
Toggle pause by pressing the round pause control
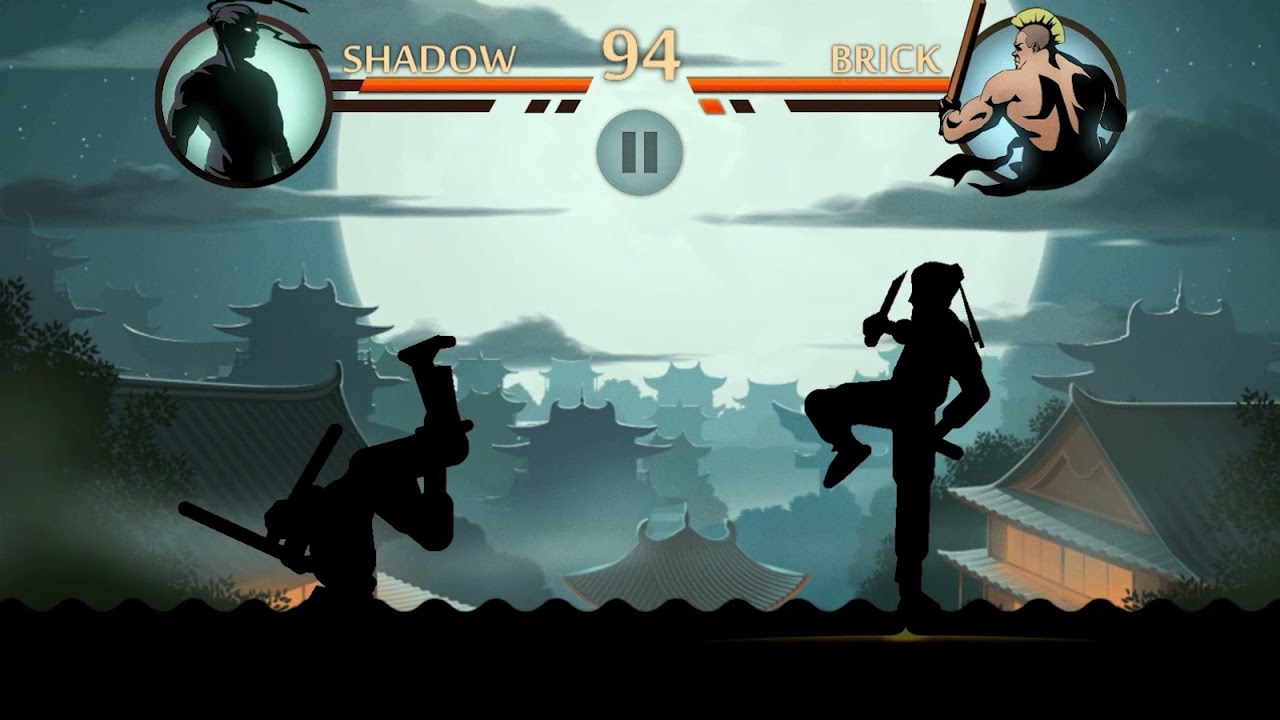pyautogui.click(x=639, y=150)
